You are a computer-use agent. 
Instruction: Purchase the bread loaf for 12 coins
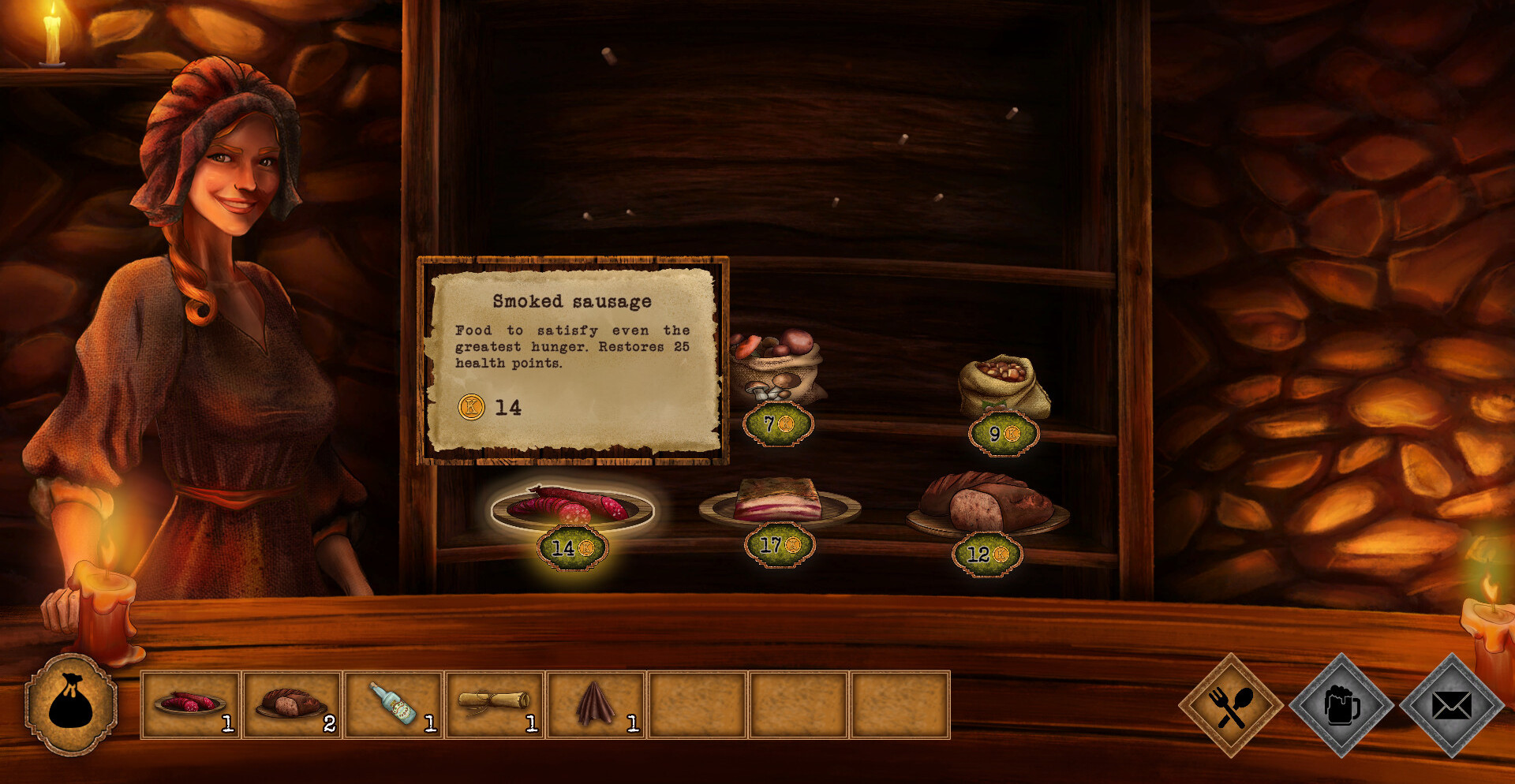[986, 503]
